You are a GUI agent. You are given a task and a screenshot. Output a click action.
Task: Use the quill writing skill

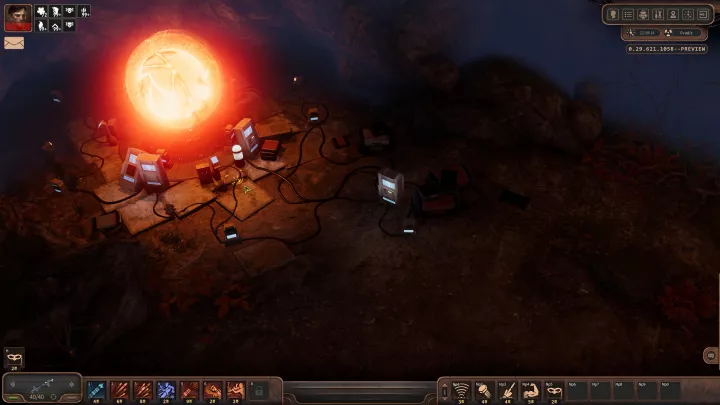507,389
